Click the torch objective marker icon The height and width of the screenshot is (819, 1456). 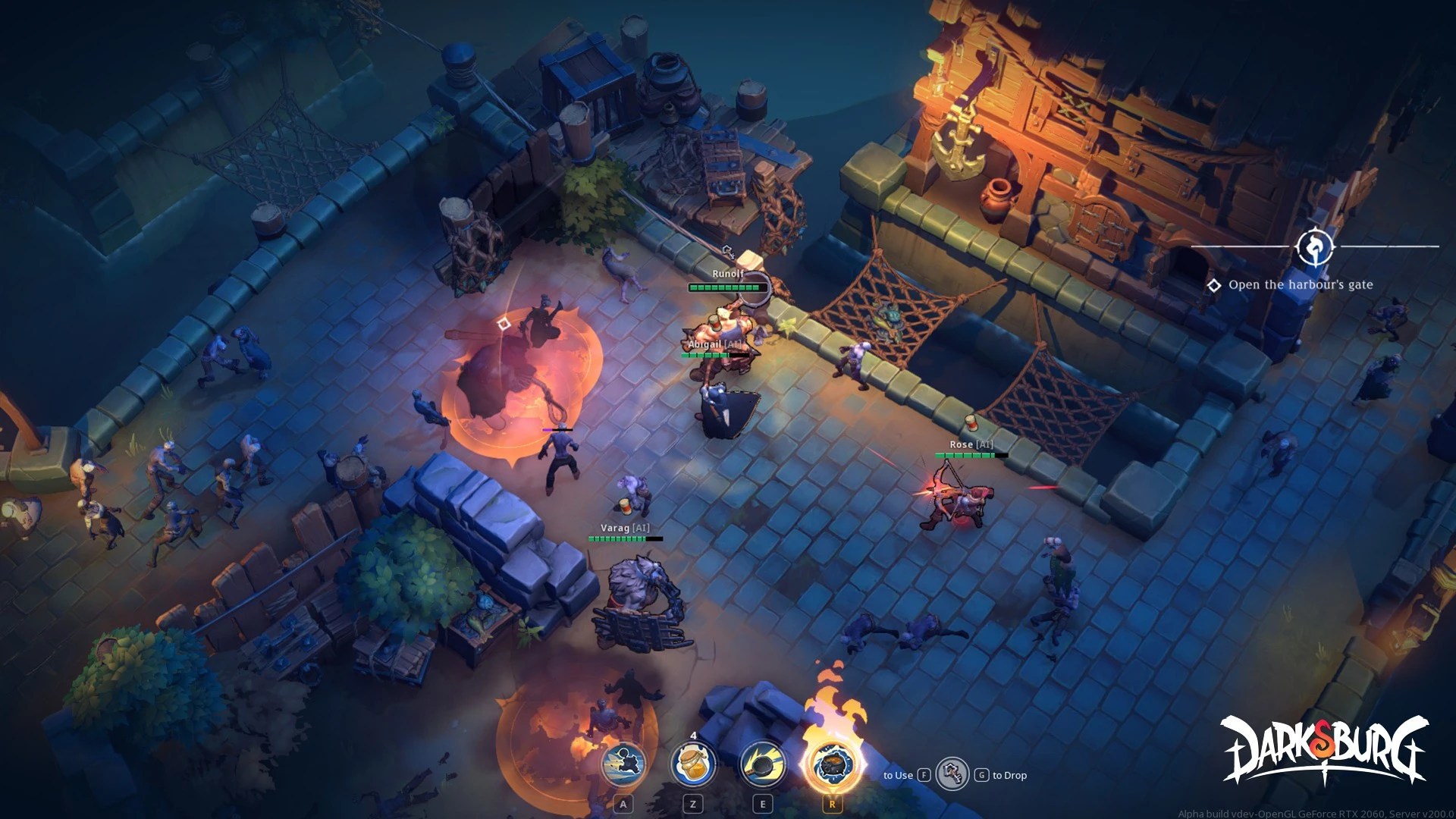coord(1315,246)
